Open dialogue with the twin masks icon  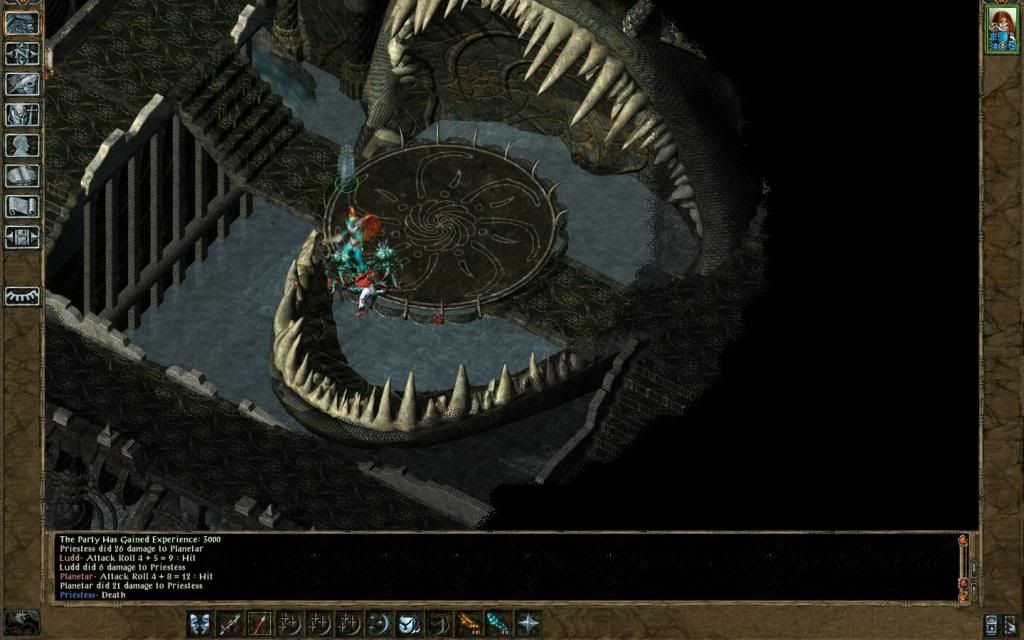tap(201, 622)
